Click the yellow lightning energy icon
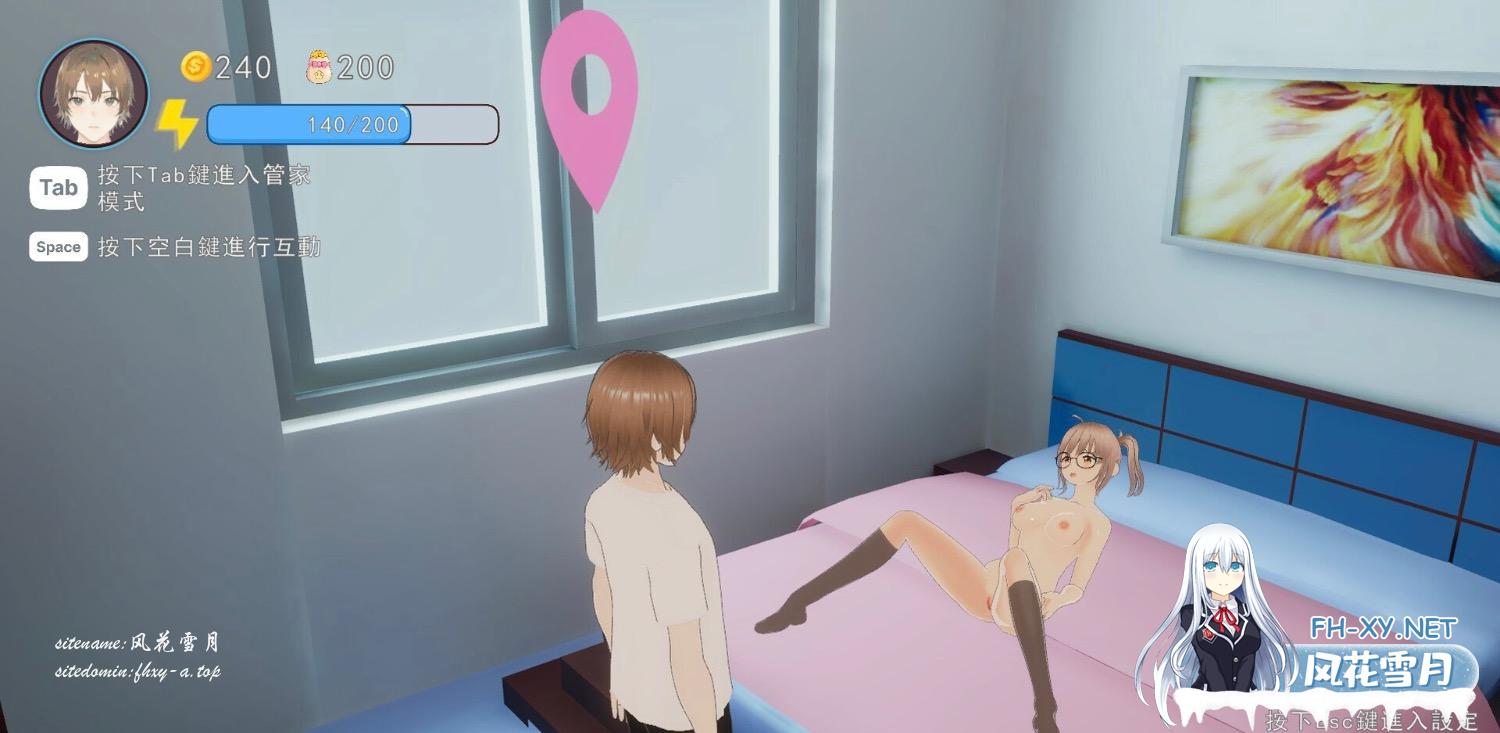The image size is (1500, 733). pyautogui.click(x=177, y=125)
